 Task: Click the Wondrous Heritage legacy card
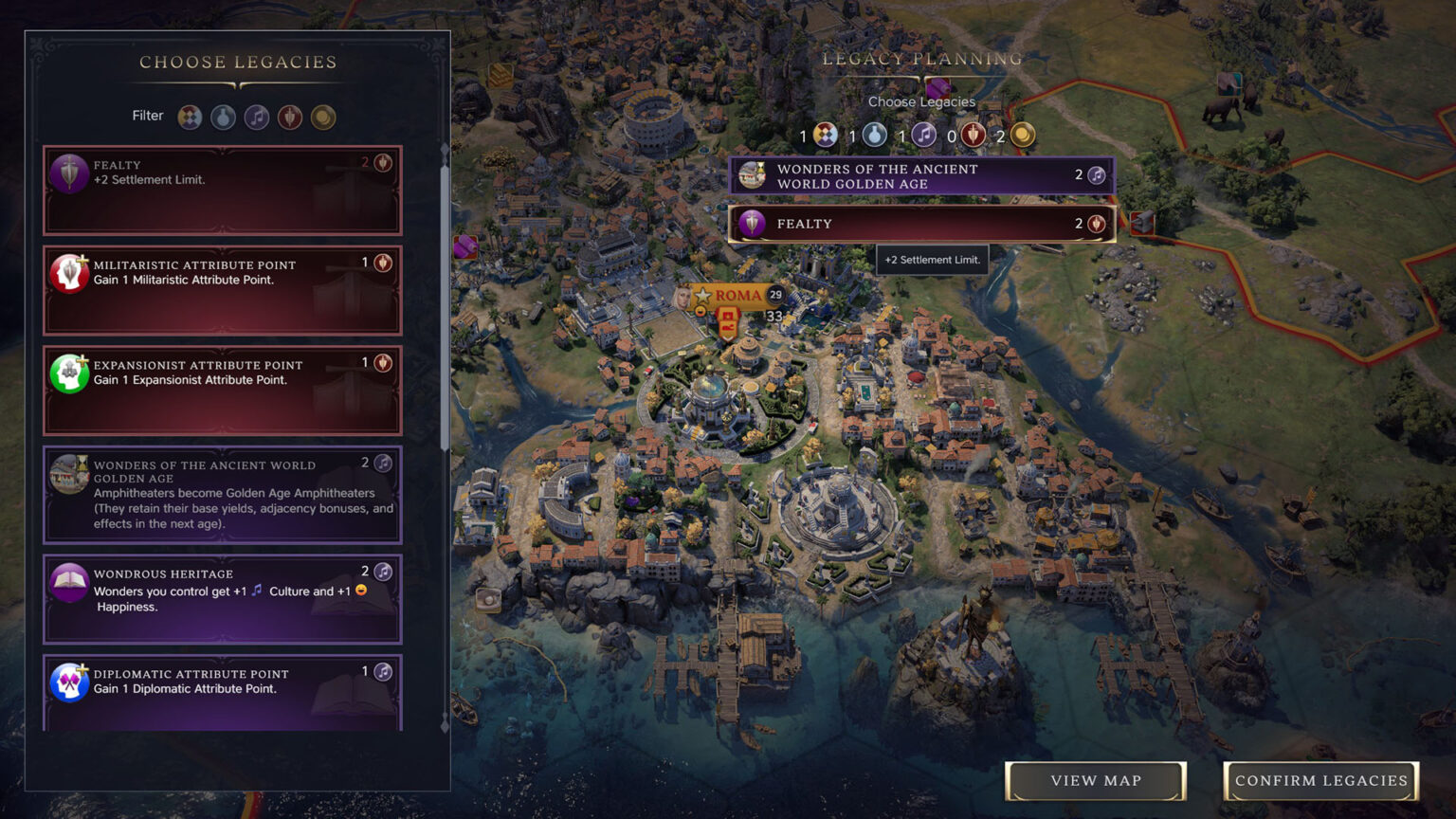pyautogui.click(x=222, y=598)
